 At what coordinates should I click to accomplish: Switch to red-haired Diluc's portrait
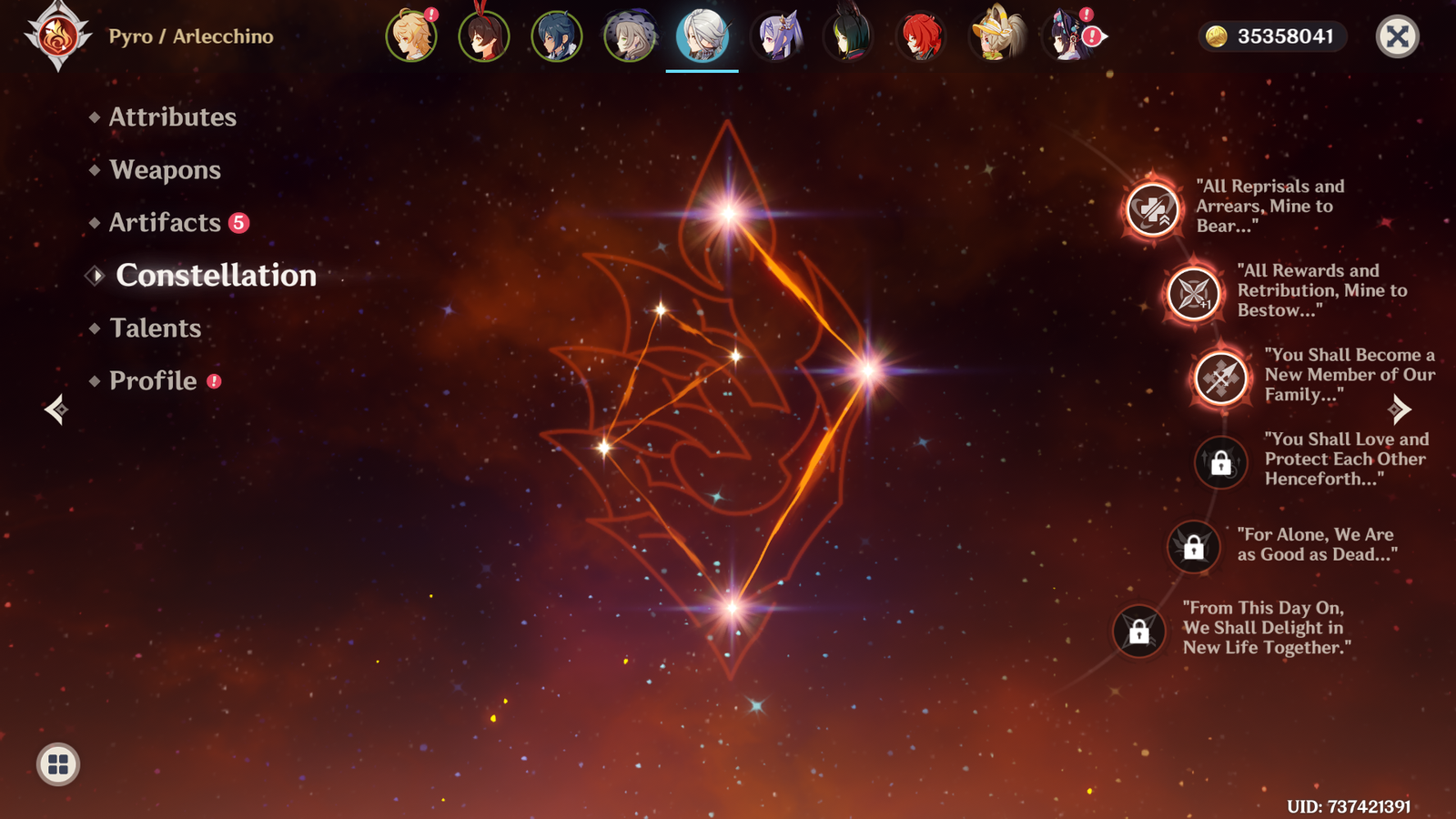(921, 37)
